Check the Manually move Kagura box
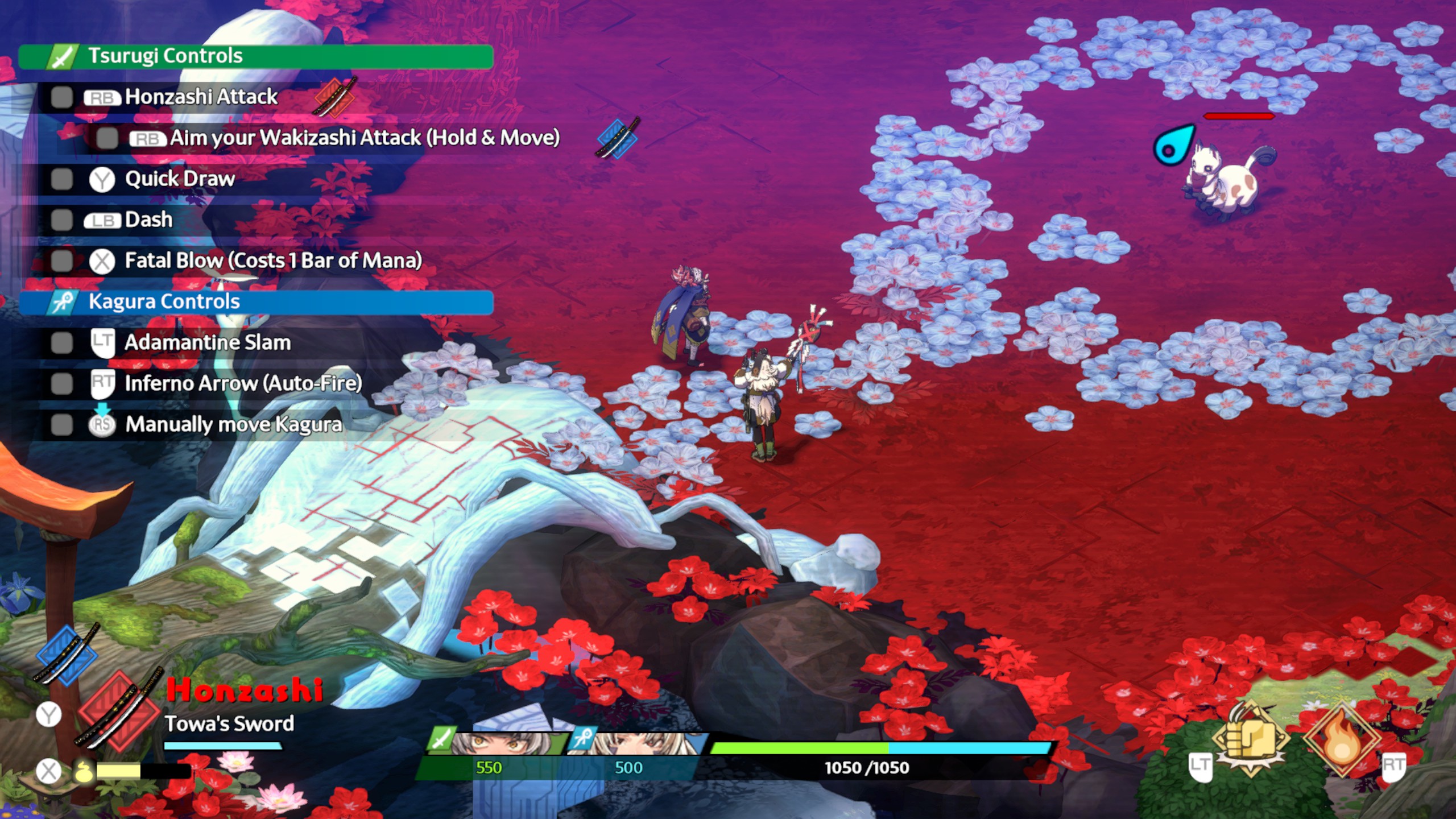Viewport: 1456px width, 819px height. pos(61,425)
